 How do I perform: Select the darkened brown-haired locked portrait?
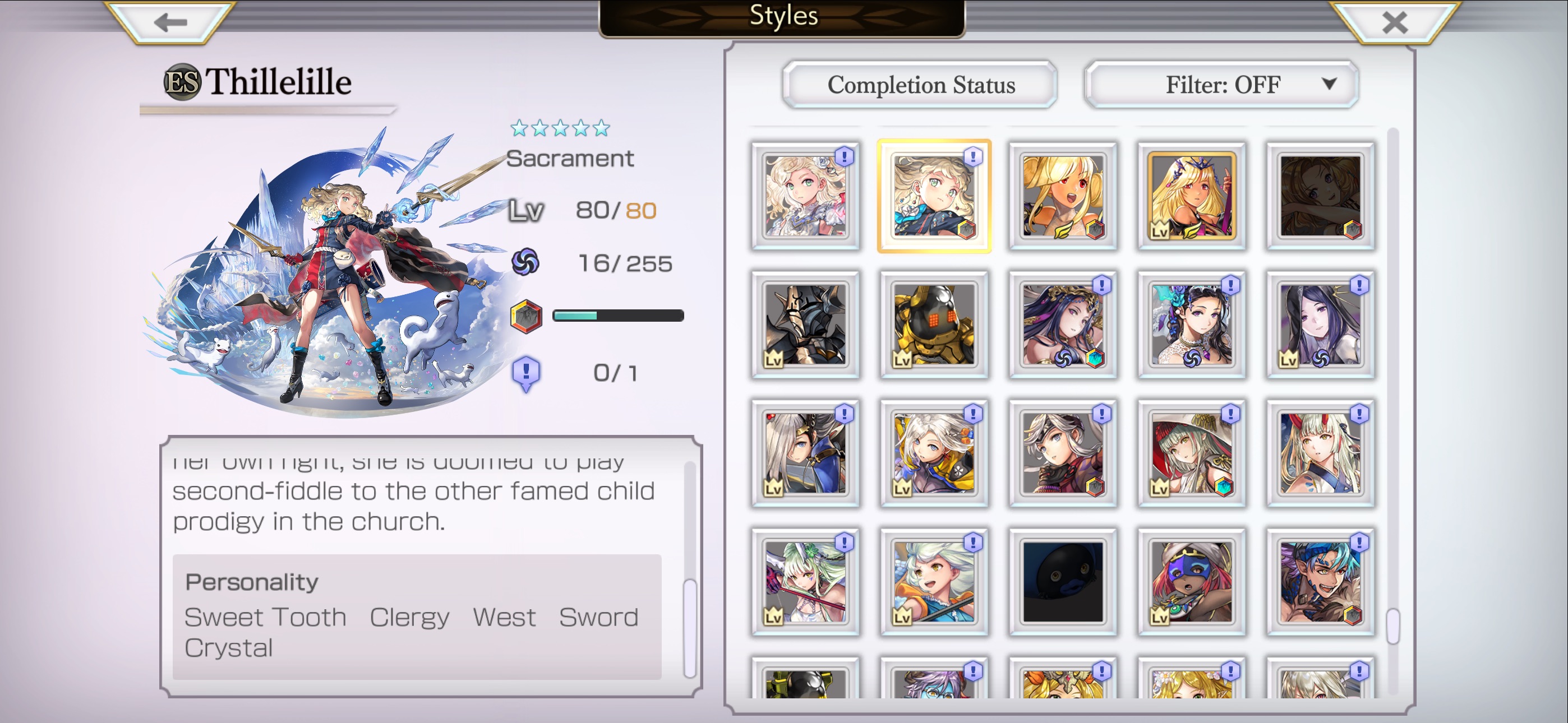pos(1320,196)
